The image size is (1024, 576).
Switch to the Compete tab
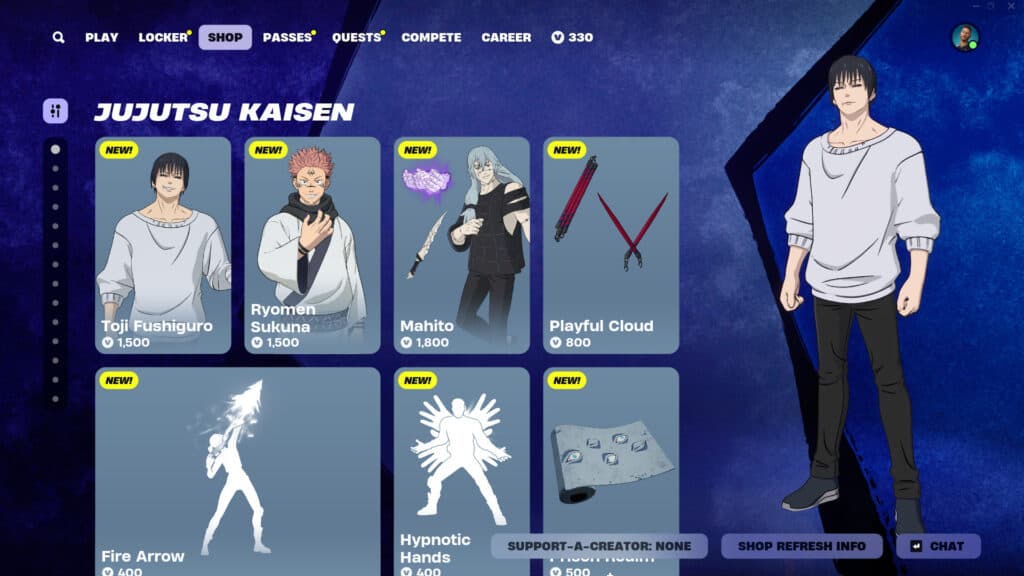(431, 37)
